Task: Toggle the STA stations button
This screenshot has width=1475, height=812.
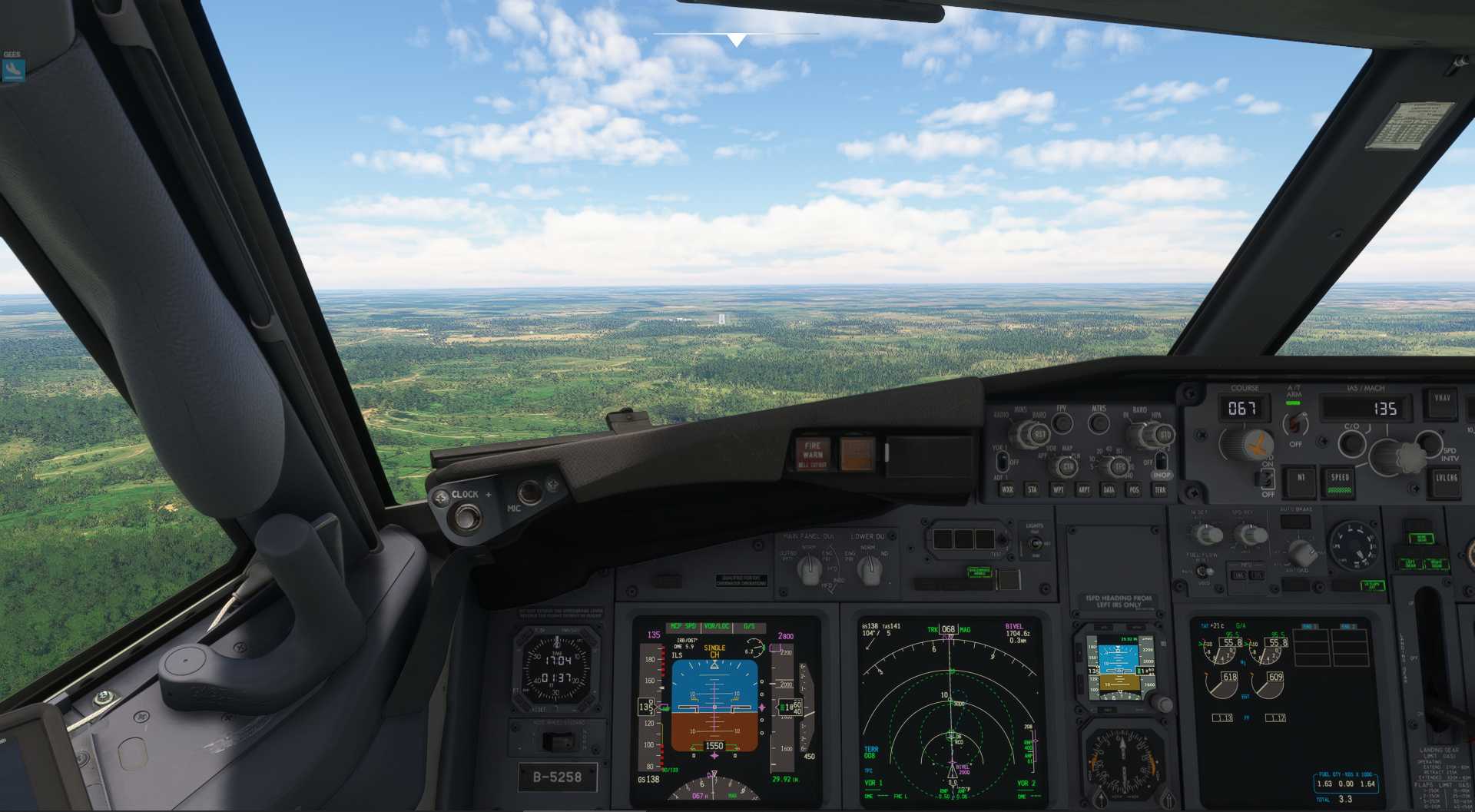Action: [1032, 489]
